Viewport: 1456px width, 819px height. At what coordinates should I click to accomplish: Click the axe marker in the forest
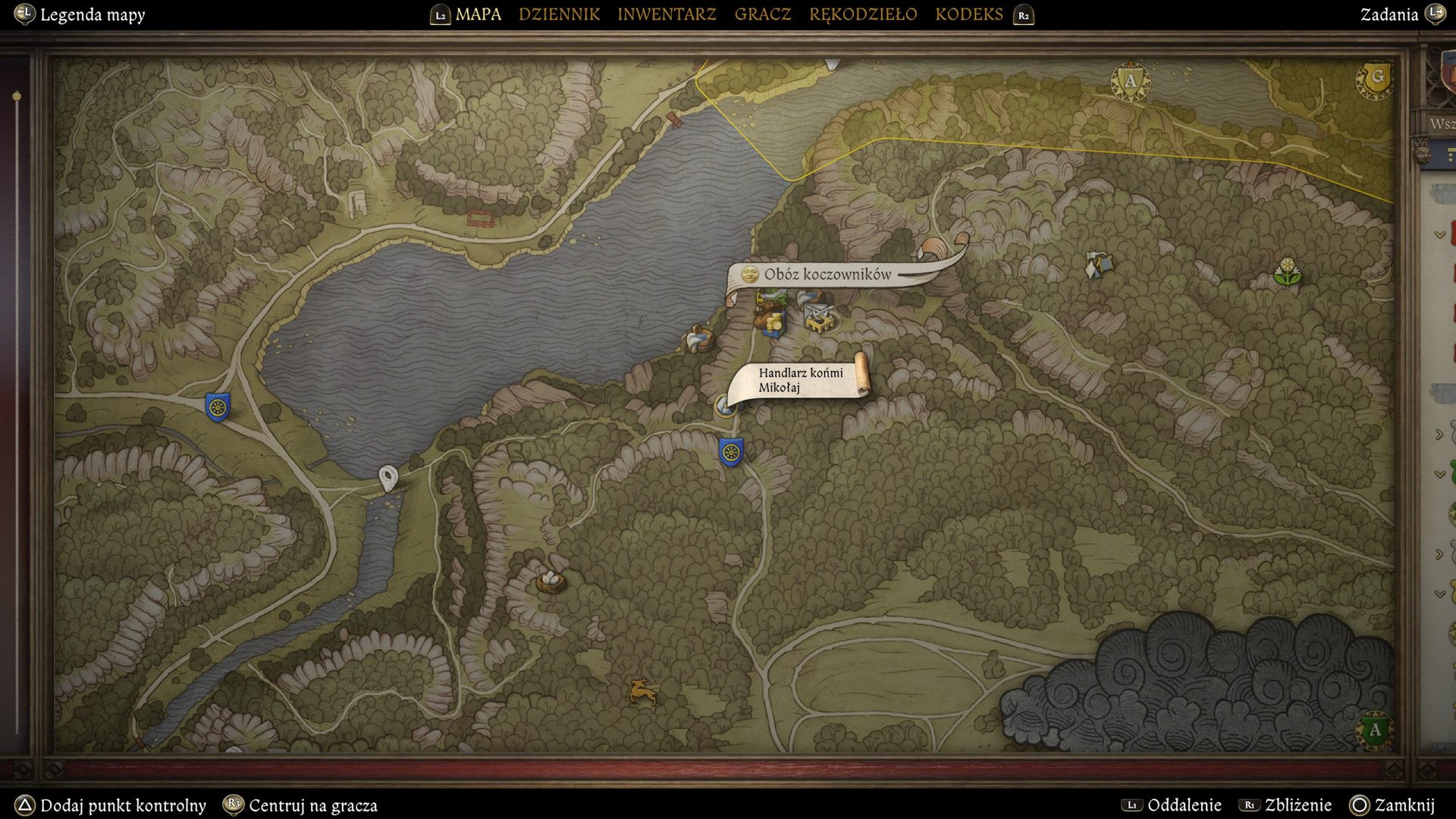coord(1097,265)
